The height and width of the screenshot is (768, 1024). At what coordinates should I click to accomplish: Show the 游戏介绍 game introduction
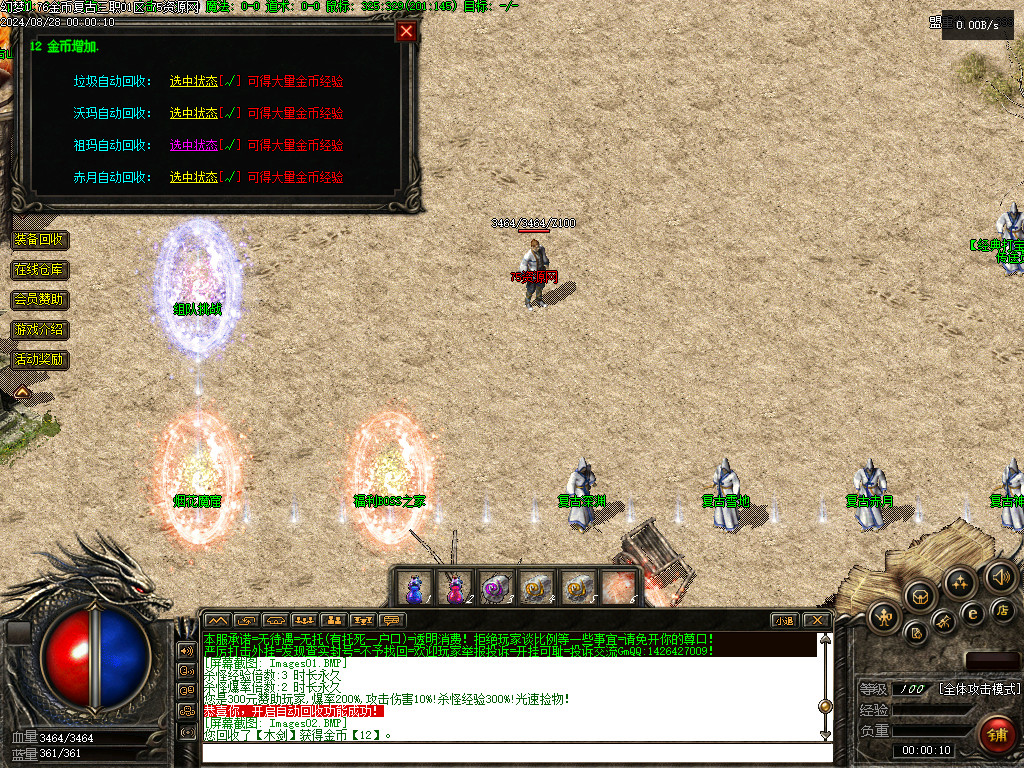[40, 330]
